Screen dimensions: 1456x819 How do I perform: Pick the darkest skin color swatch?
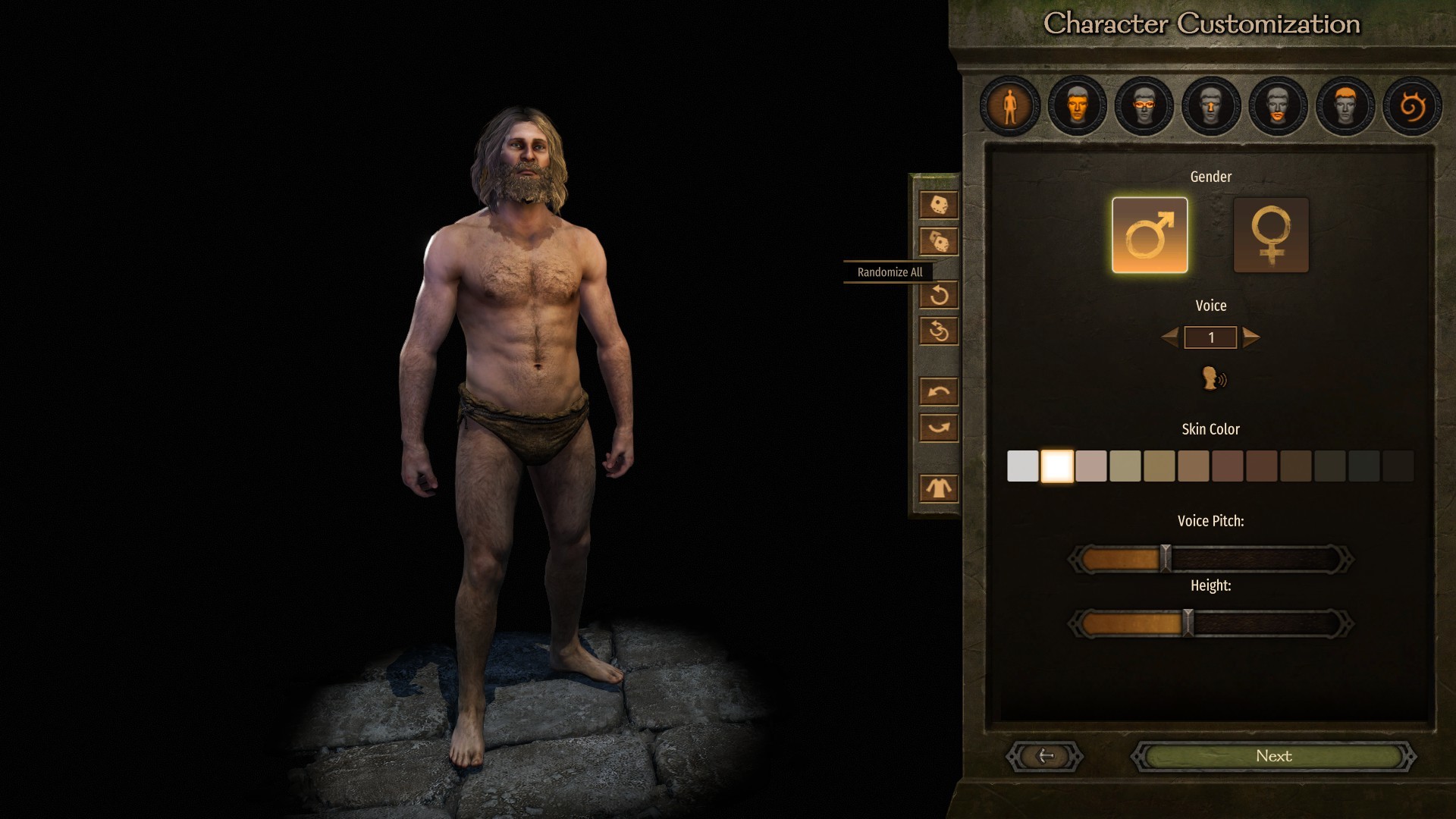(x=1398, y=466)
